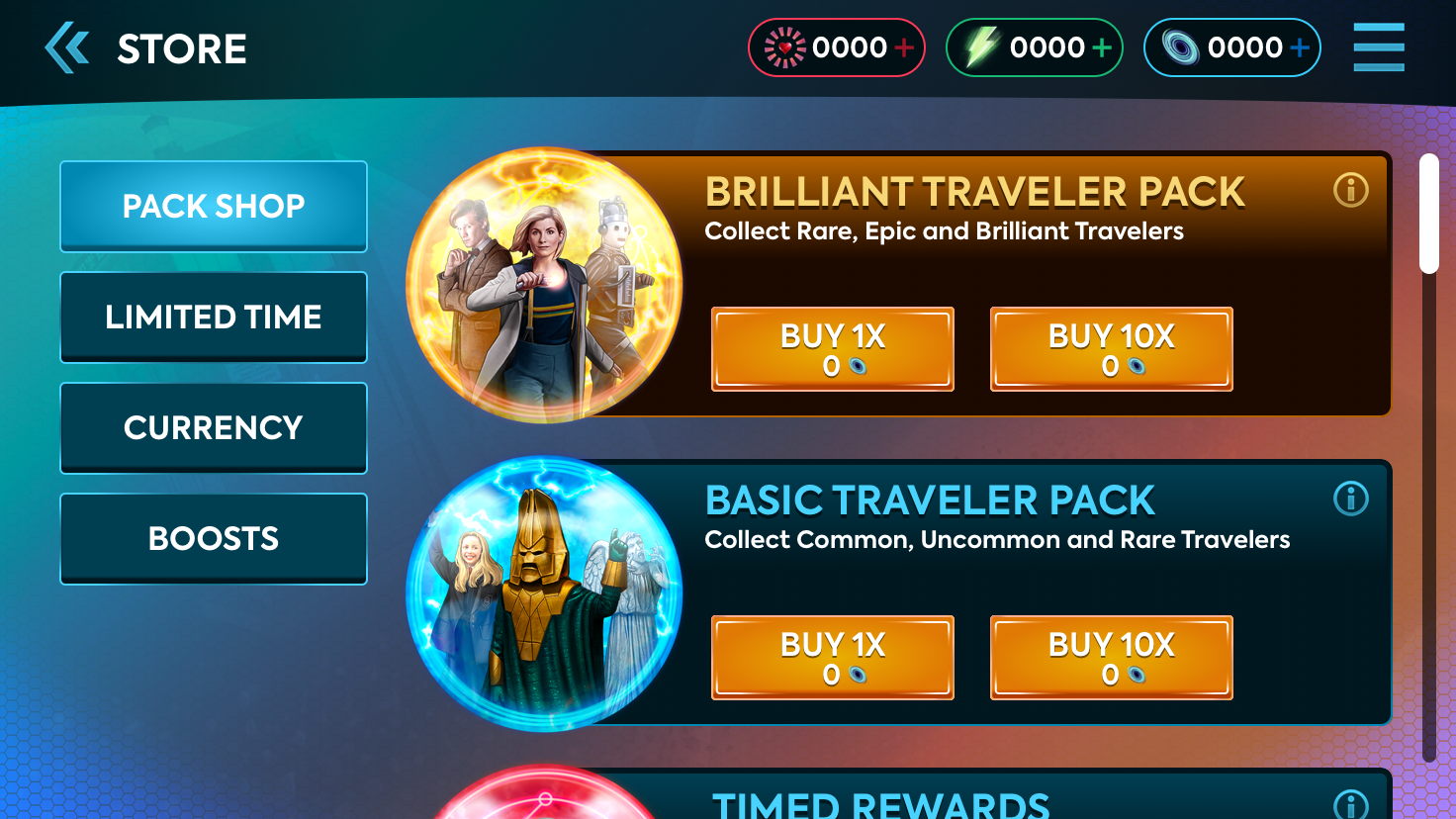Open the Limited Time tab

pyautogui.click(x=214, y=317)
